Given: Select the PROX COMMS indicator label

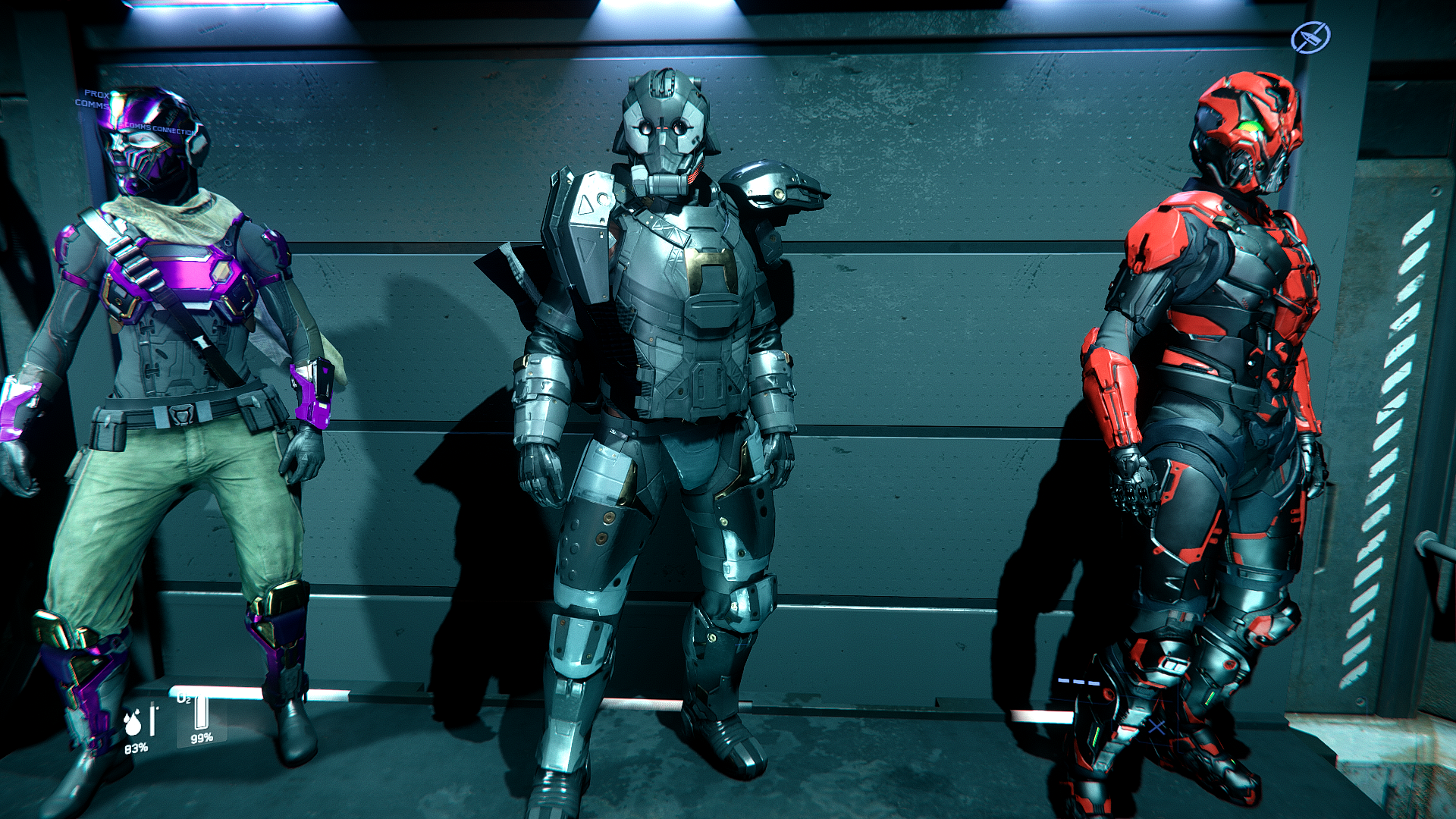Looking at the screenshot, I should (94, 99).
